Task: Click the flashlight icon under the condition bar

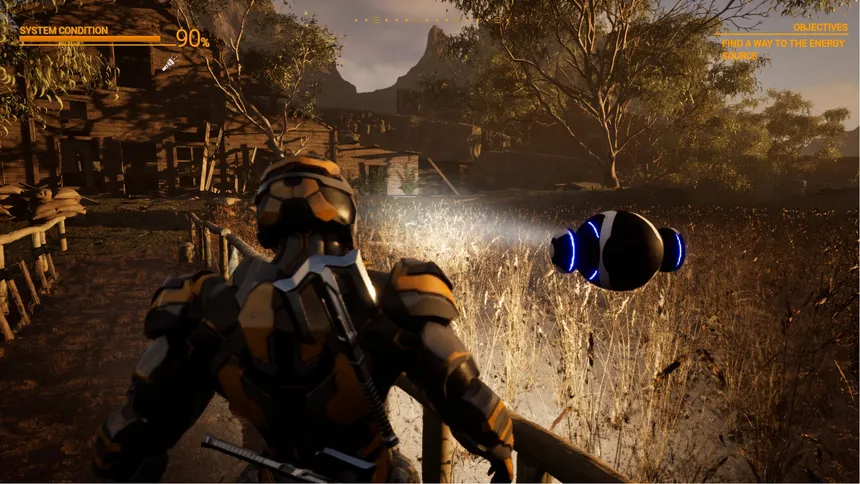Action: [x=169, y=63]
